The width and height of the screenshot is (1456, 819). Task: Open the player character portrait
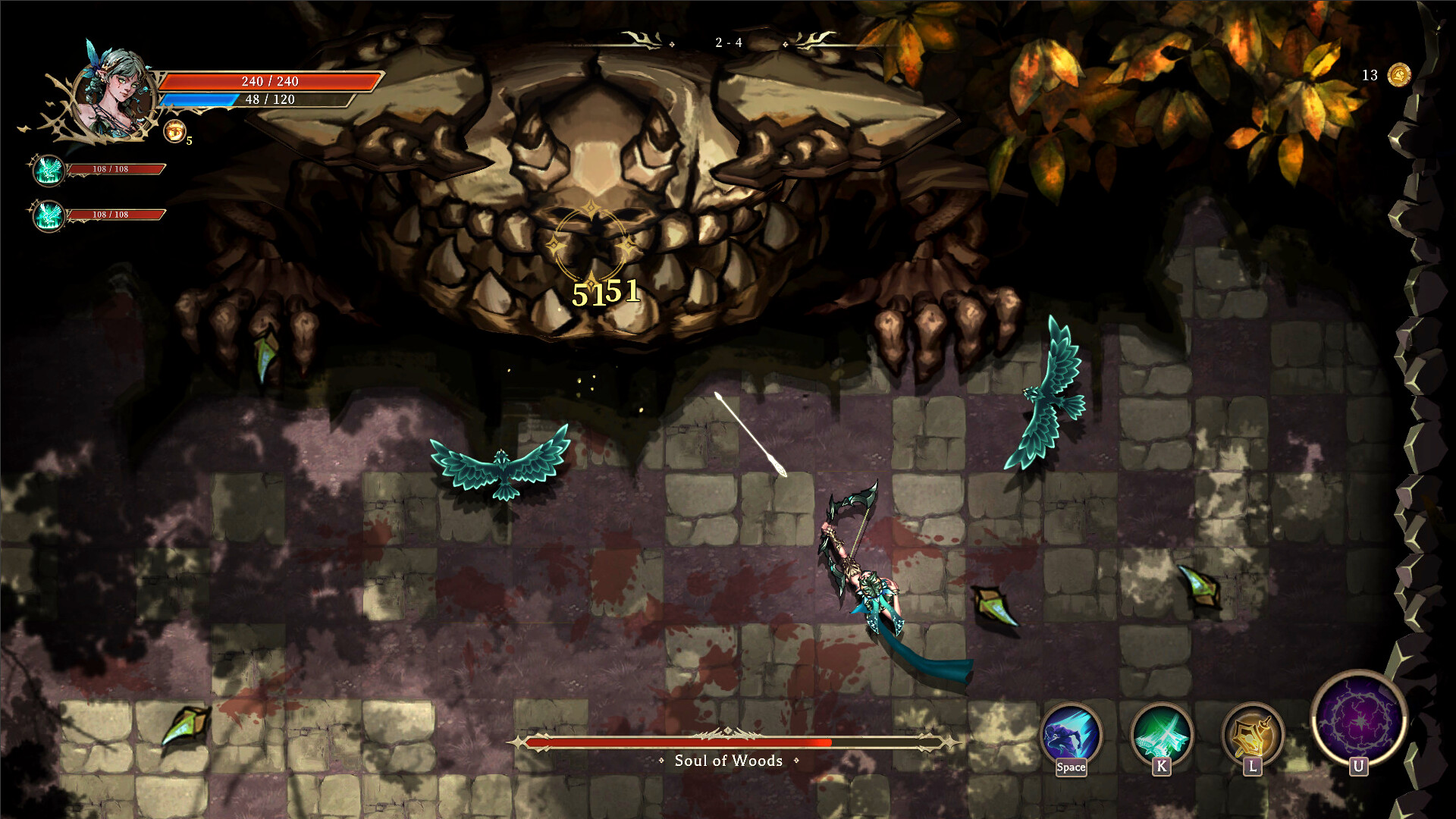pyautogui.click(x=114, y=91)
